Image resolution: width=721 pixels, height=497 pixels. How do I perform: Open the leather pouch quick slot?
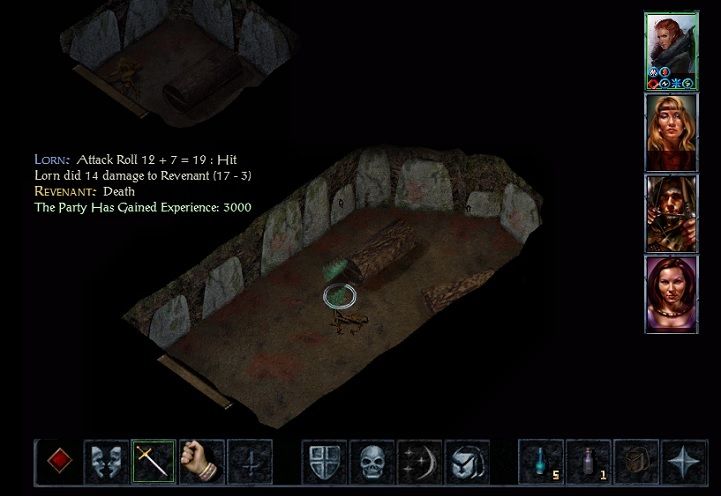click(x=636, y=462)
